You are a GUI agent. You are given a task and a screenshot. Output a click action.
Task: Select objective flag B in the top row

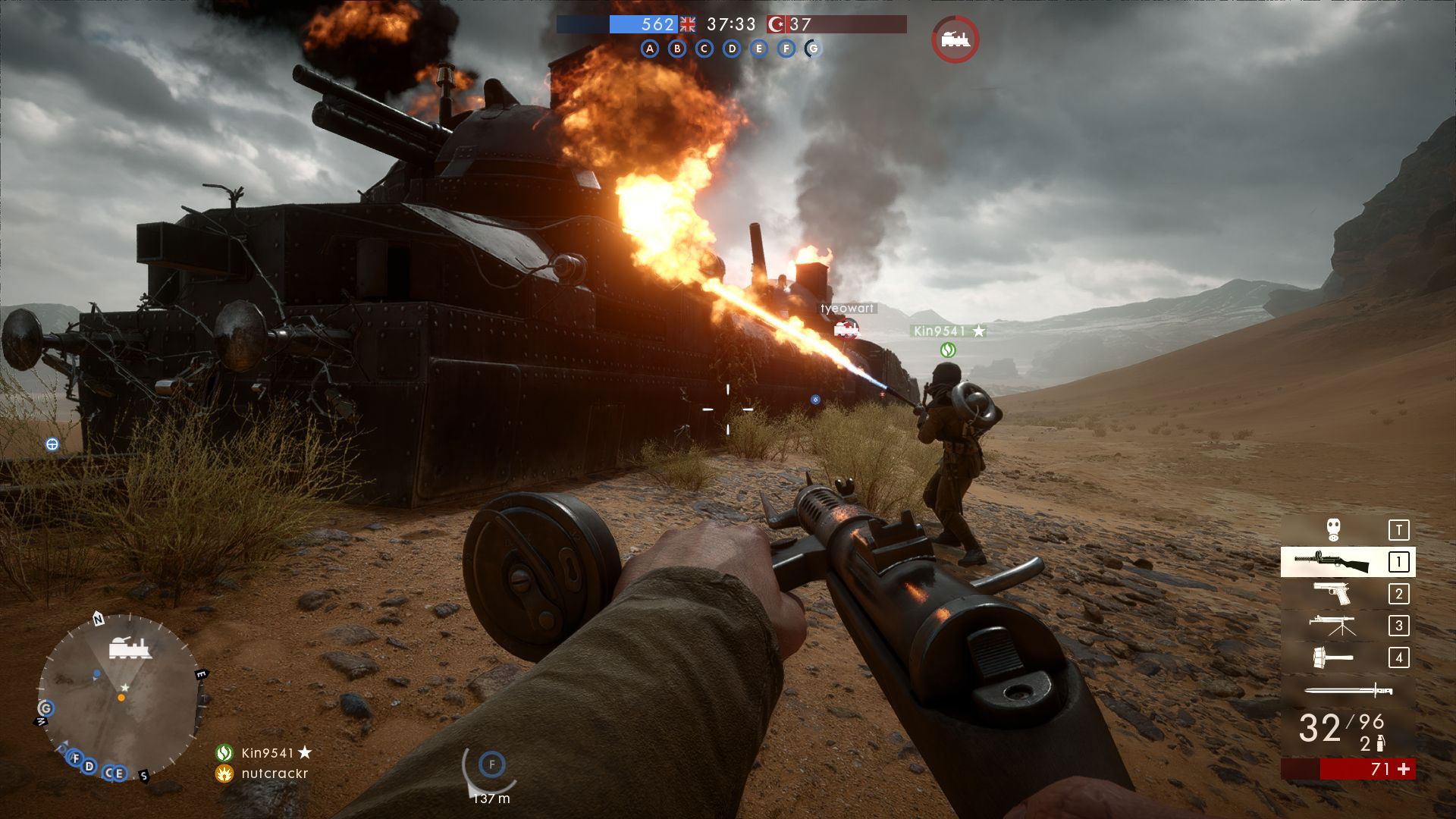point(677,49)
